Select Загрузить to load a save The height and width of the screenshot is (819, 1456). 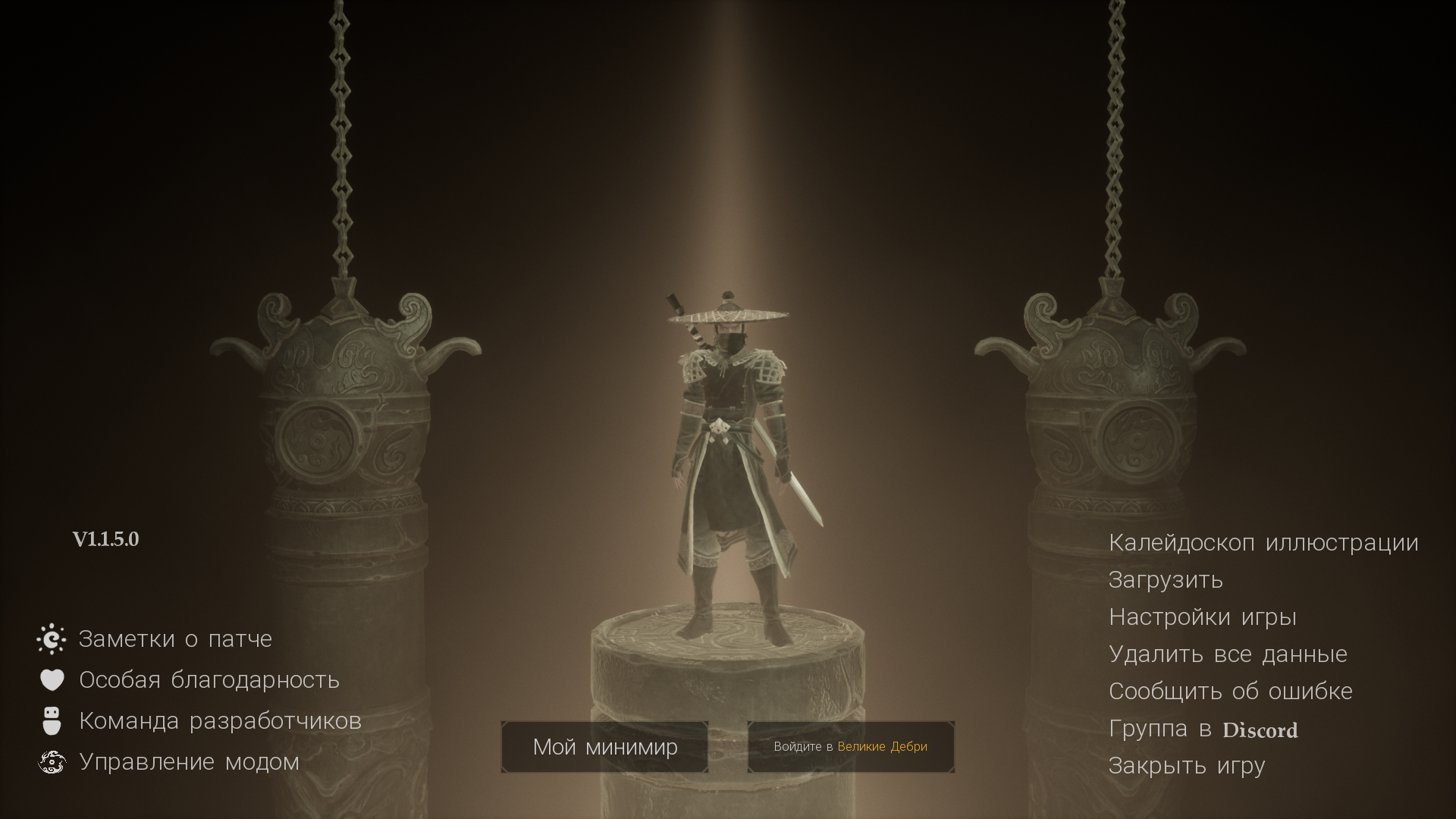1166,580
